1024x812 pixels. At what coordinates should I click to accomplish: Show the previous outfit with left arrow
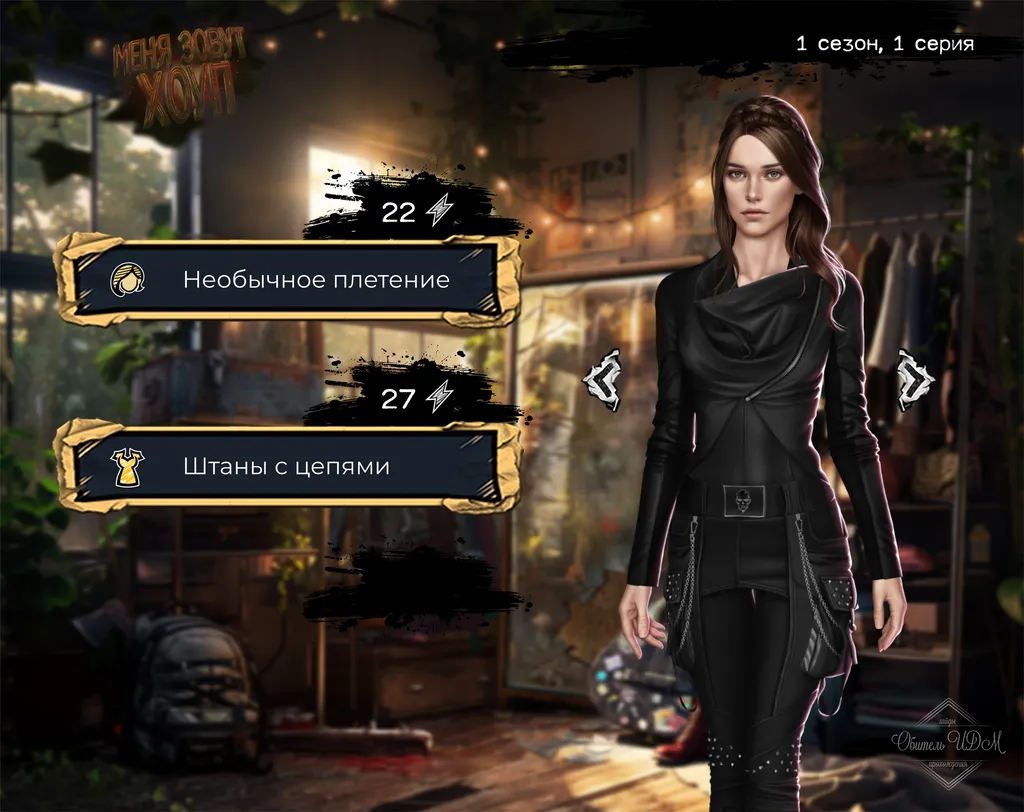[x=604, y=378]
